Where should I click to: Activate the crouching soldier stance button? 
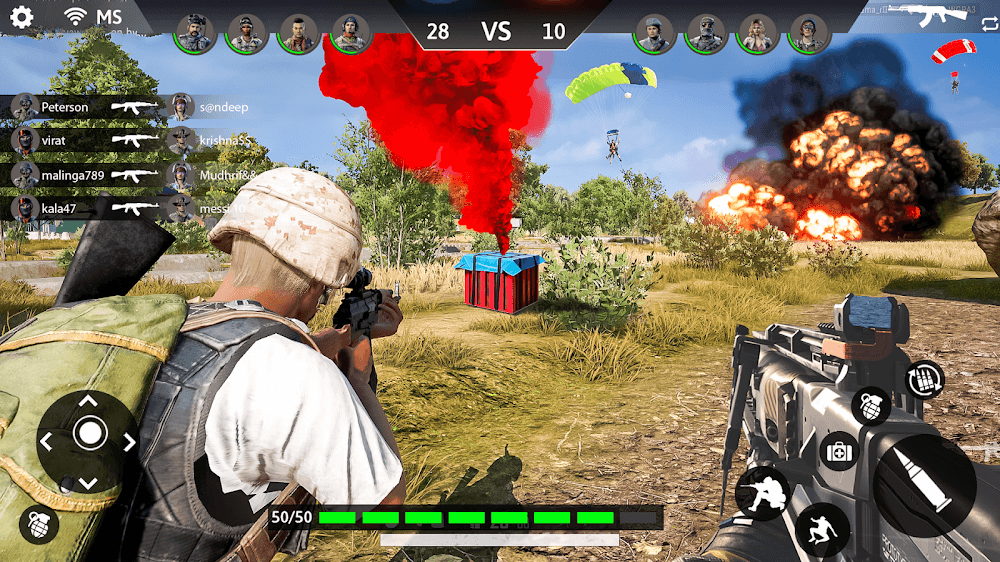pyautogui.click(x=762, y=492)
